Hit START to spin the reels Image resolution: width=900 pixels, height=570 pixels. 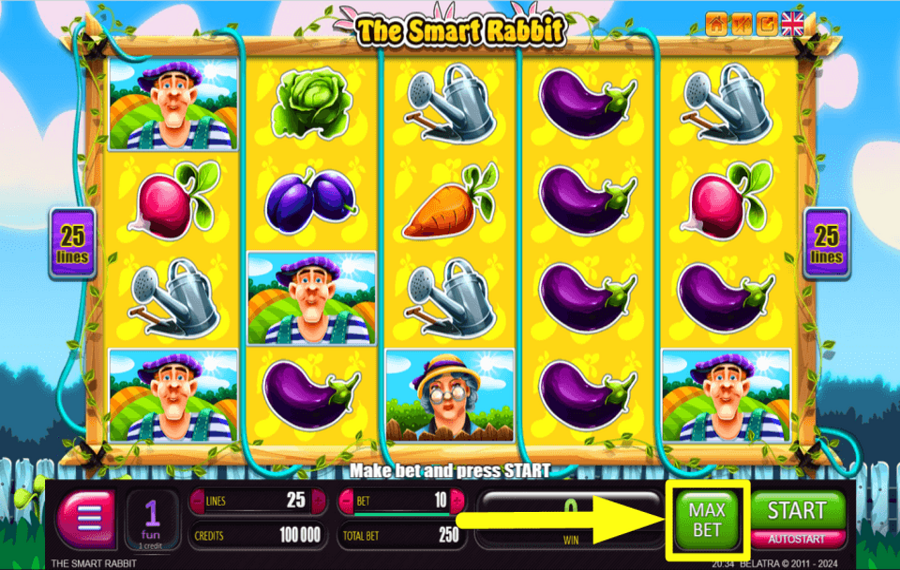[796, 511]
